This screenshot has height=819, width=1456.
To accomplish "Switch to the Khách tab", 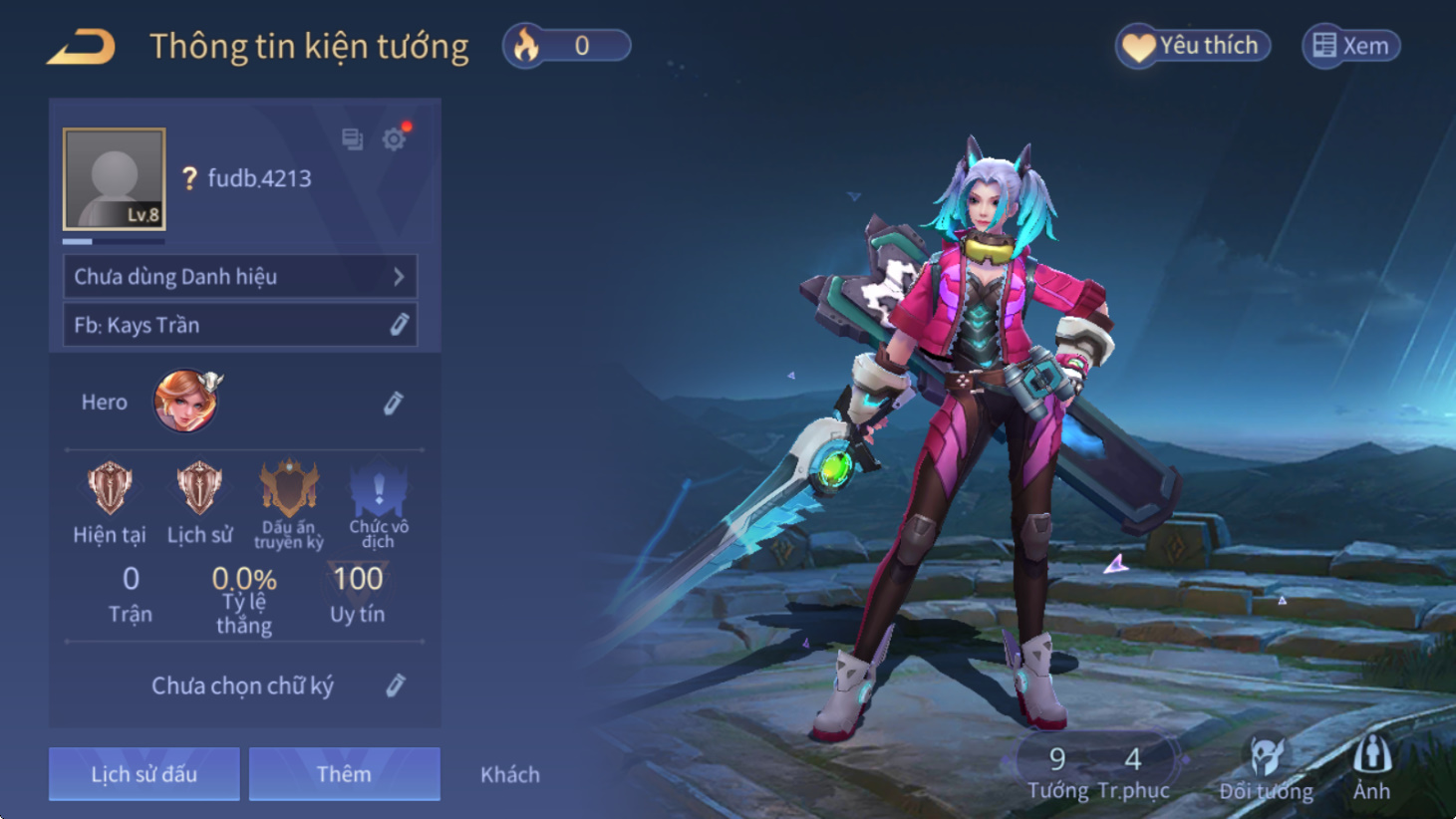I will pos(510,774).
